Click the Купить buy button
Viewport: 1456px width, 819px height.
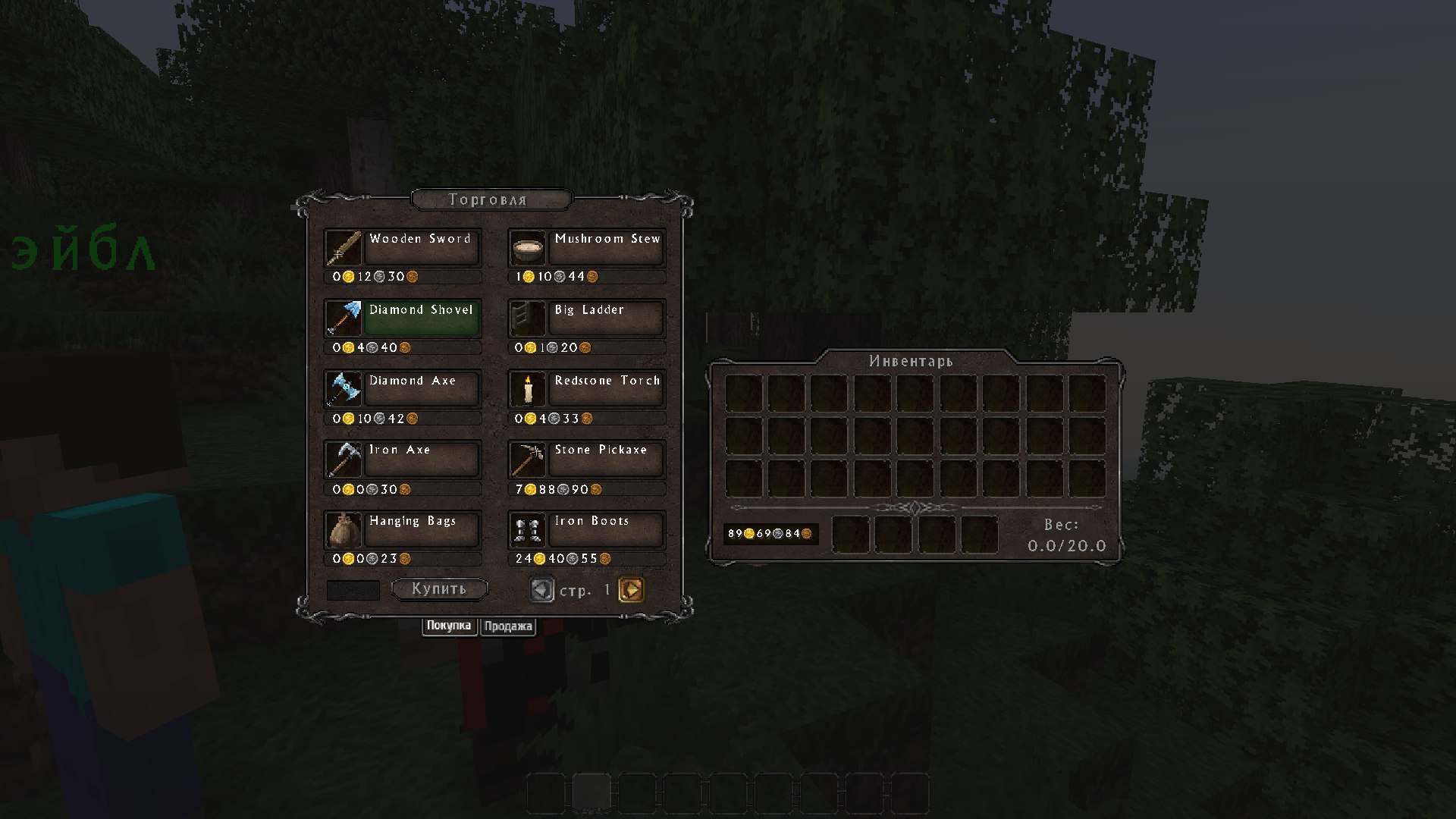pyautogui.click(x=439, y=589)
